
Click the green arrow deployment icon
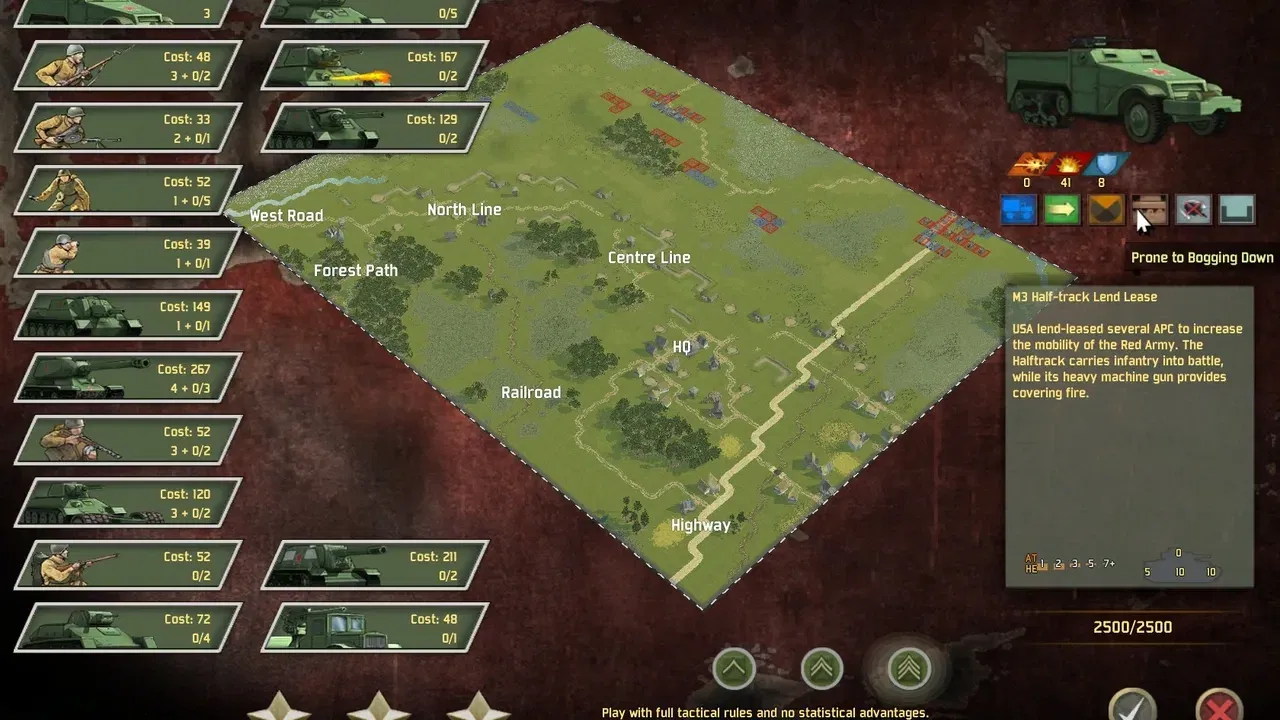pos(1062,210)
